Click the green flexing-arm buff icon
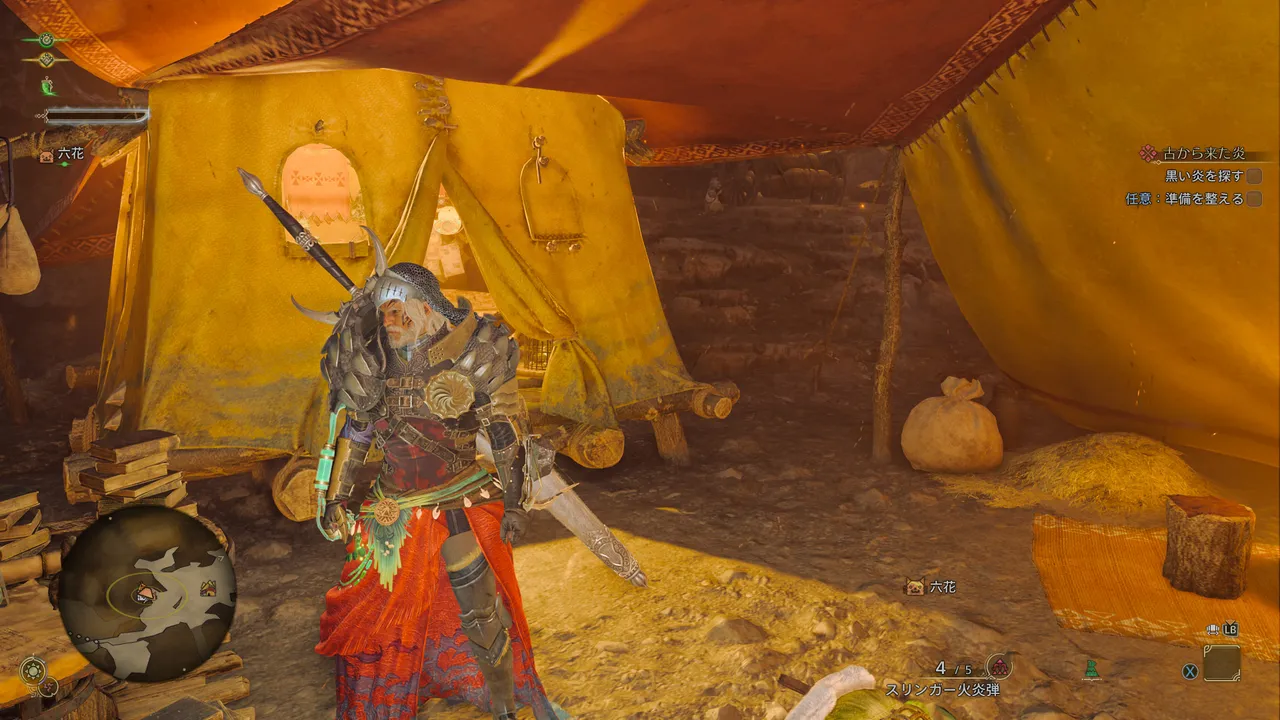This screenshot has height=720, width=1280. 47,87
